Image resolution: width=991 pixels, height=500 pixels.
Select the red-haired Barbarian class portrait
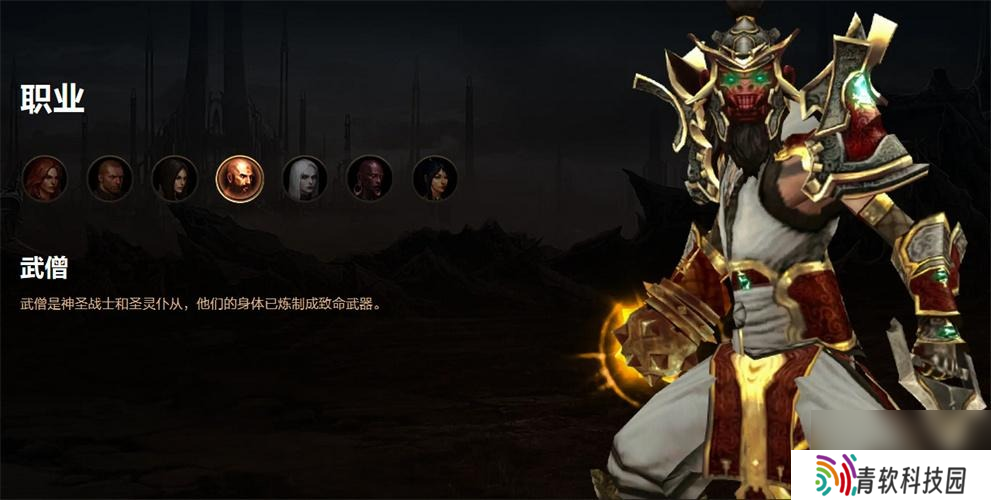[44, 179]
